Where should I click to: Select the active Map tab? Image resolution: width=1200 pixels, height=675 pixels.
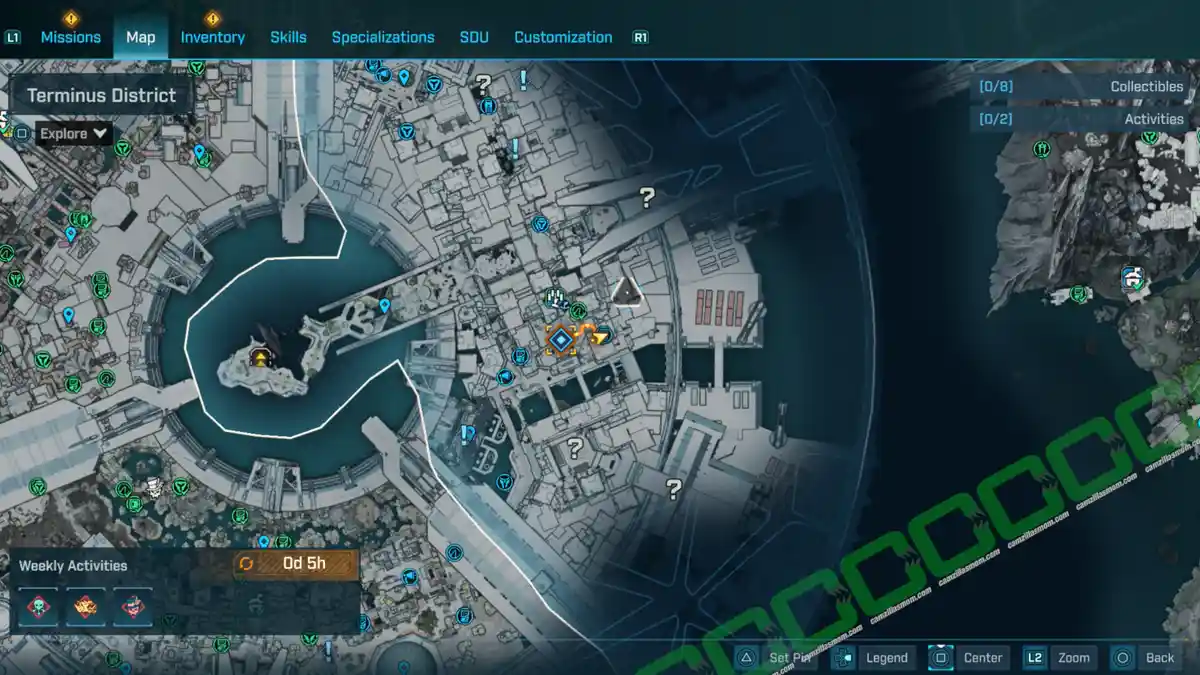[x=141, y=37]
